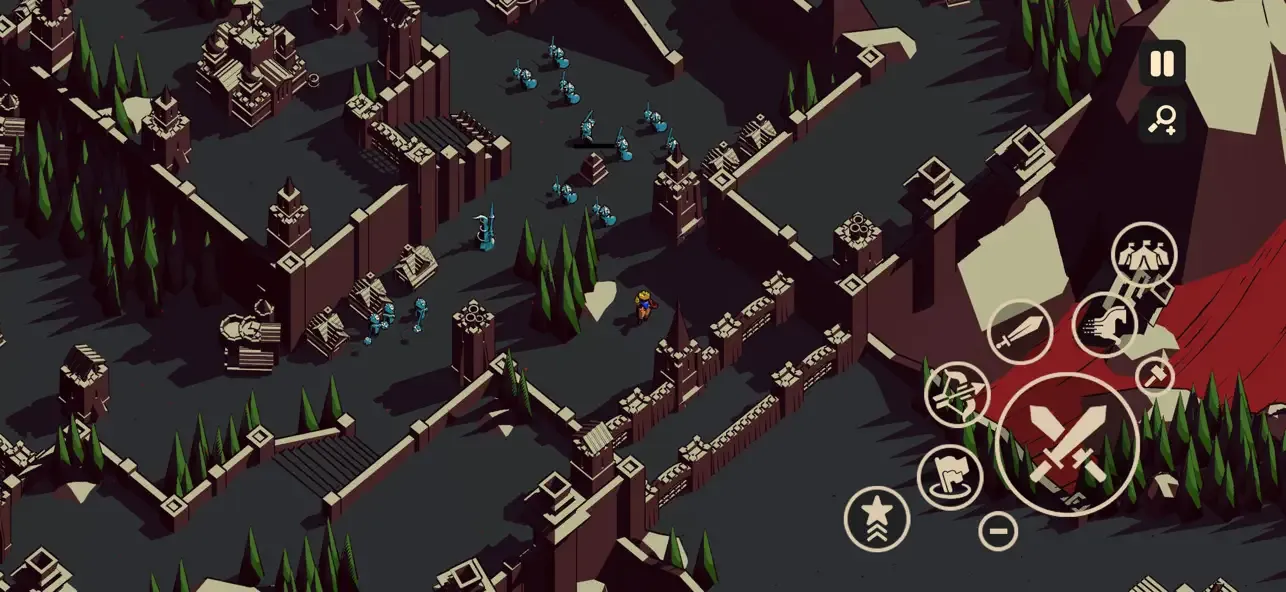Image resolution: width=1286 pixels, height=592 pixels.
Task: Activate the crossed swords attack button
Action: (x=1067, y=445)
